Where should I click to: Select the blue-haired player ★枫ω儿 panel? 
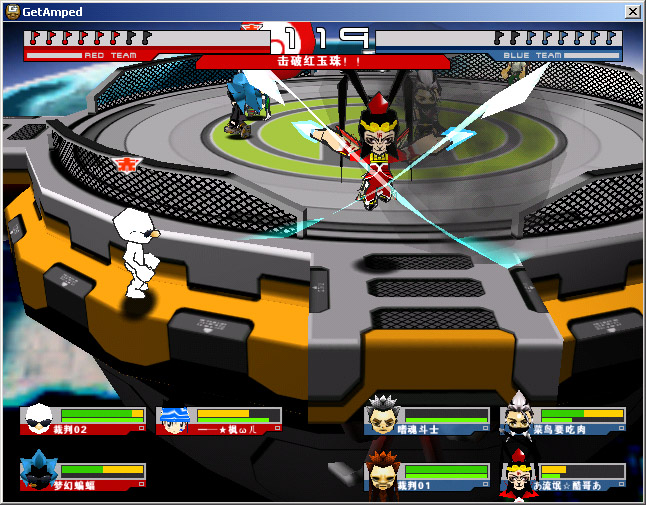pos(219,420)
